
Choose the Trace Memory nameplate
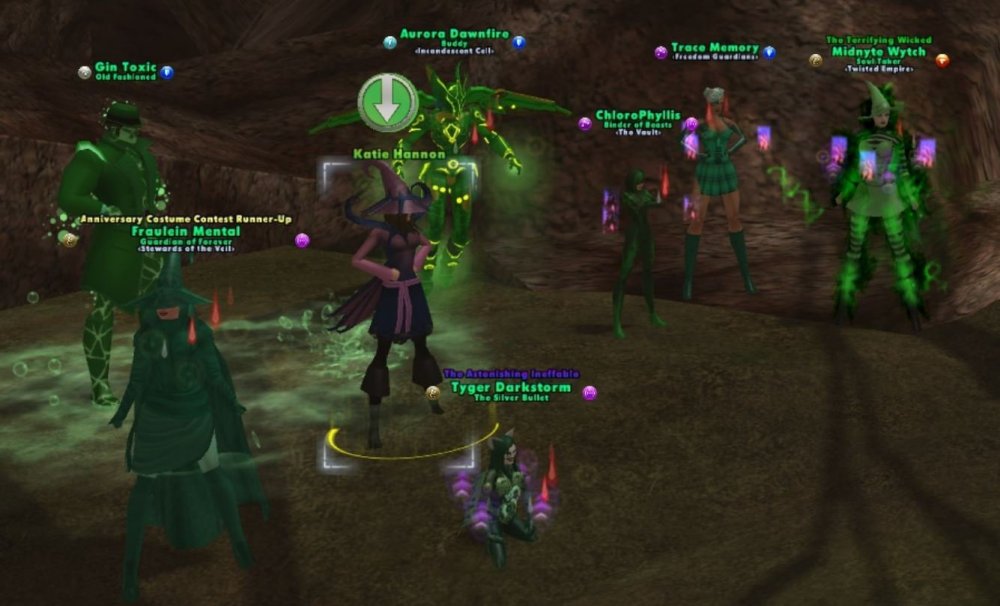pos(715,48)
